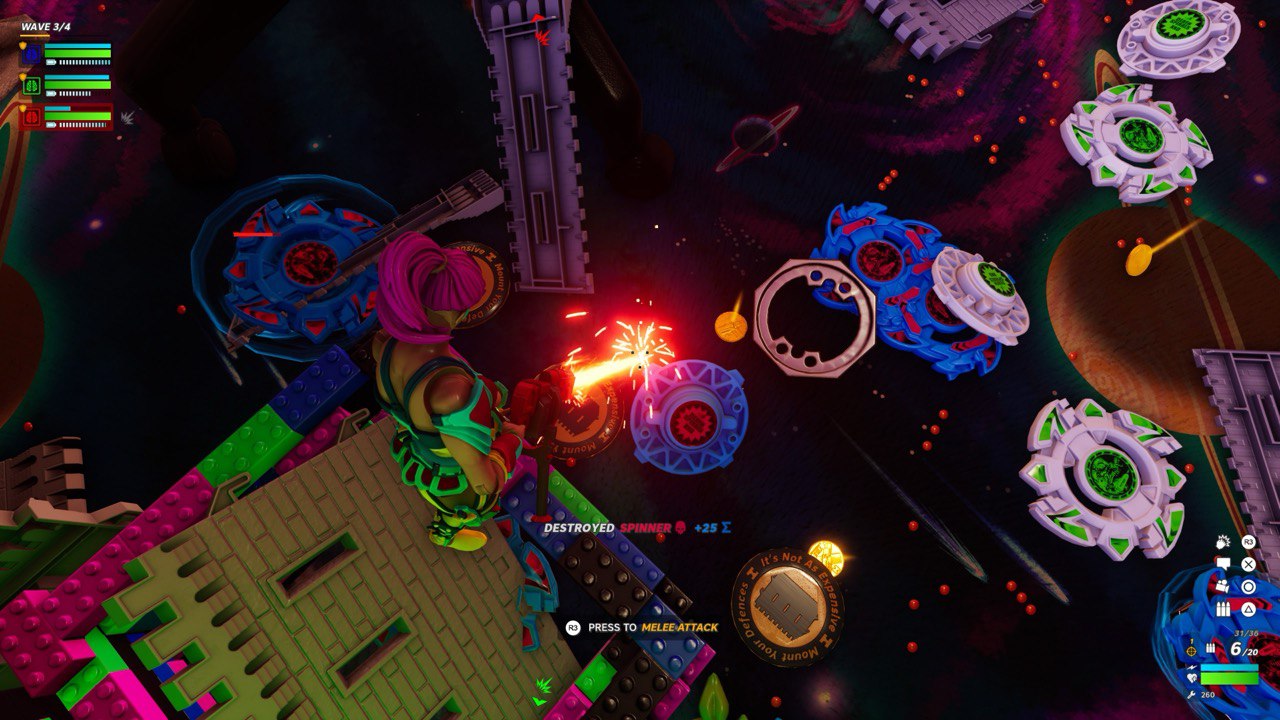Viewport: 1280px width, 720px height.
Task: Open the chat speech bubble icon
Action: (1223, 564)
